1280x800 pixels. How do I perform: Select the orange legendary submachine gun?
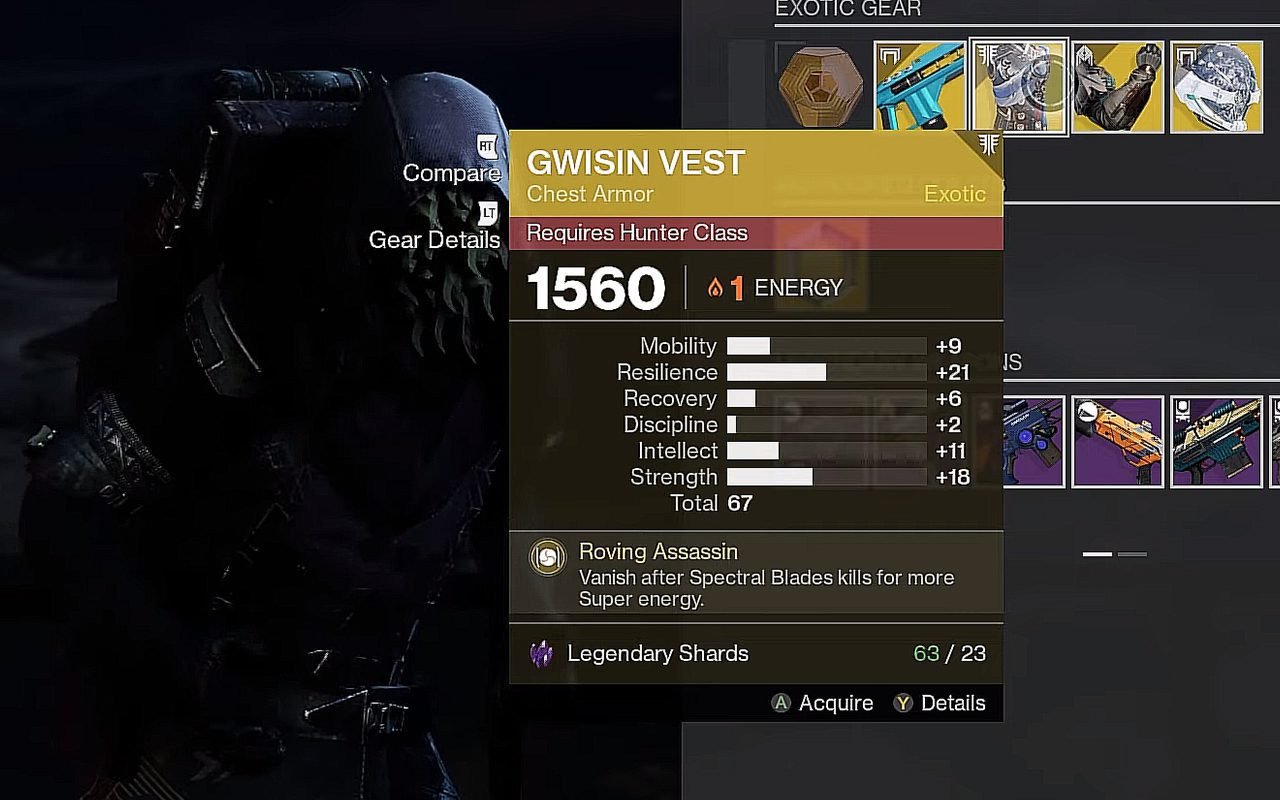(1117, 440)
